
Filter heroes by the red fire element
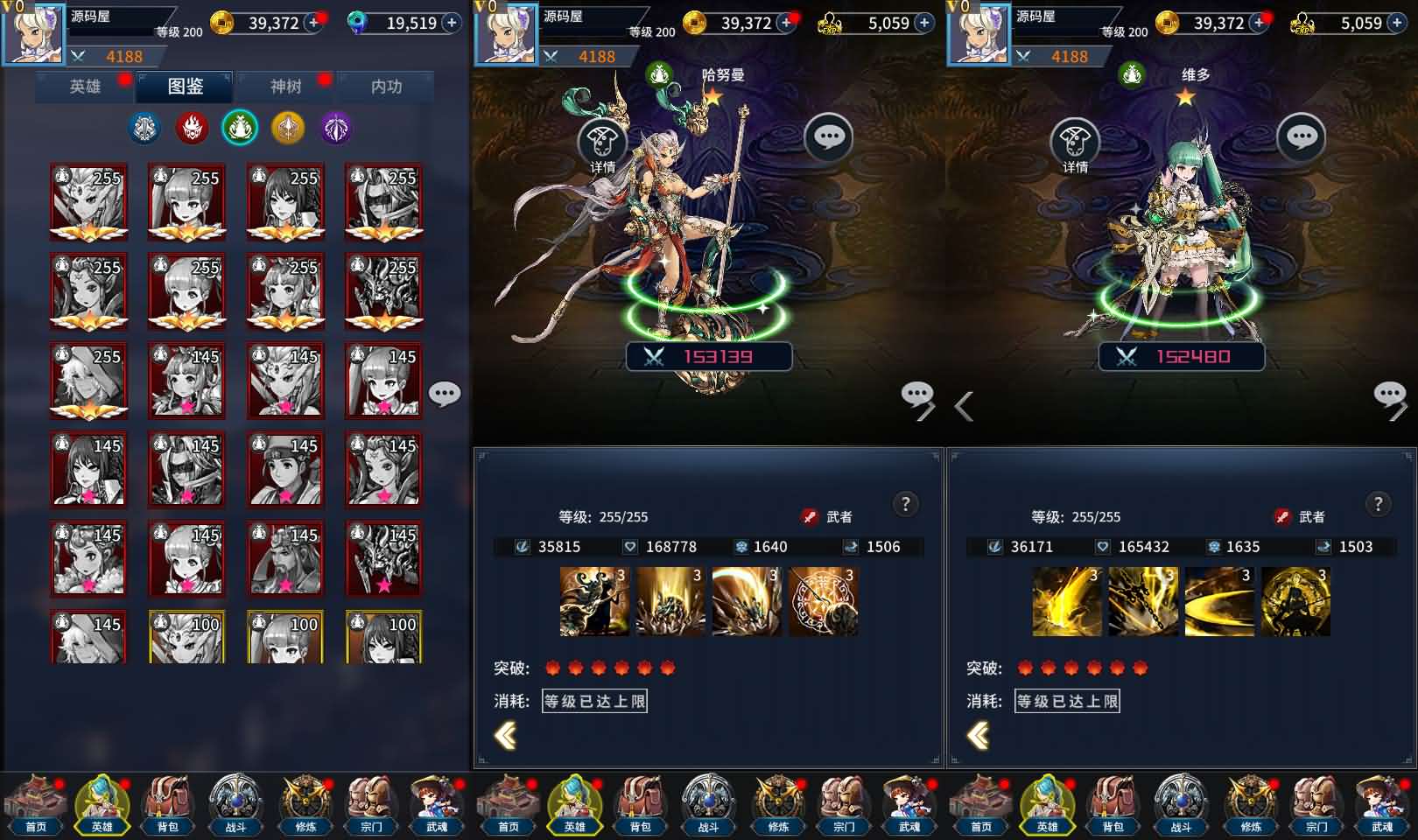(x=192, y=129)
